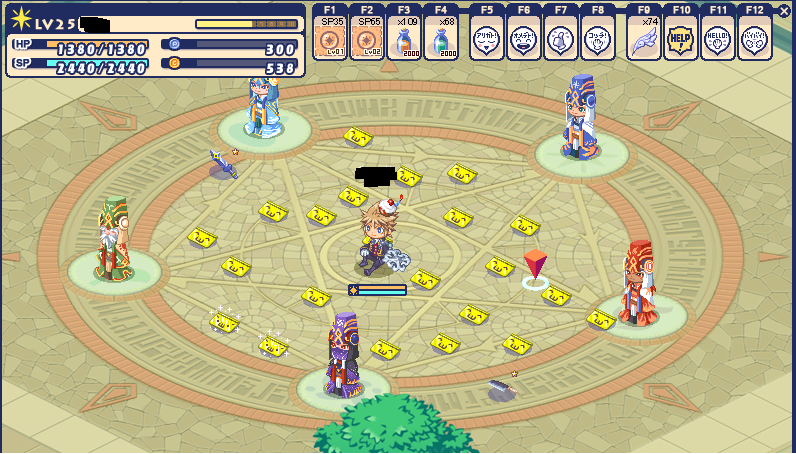Close the hotkey bar with the X
The image size is (796, 454).
(783, 10)
